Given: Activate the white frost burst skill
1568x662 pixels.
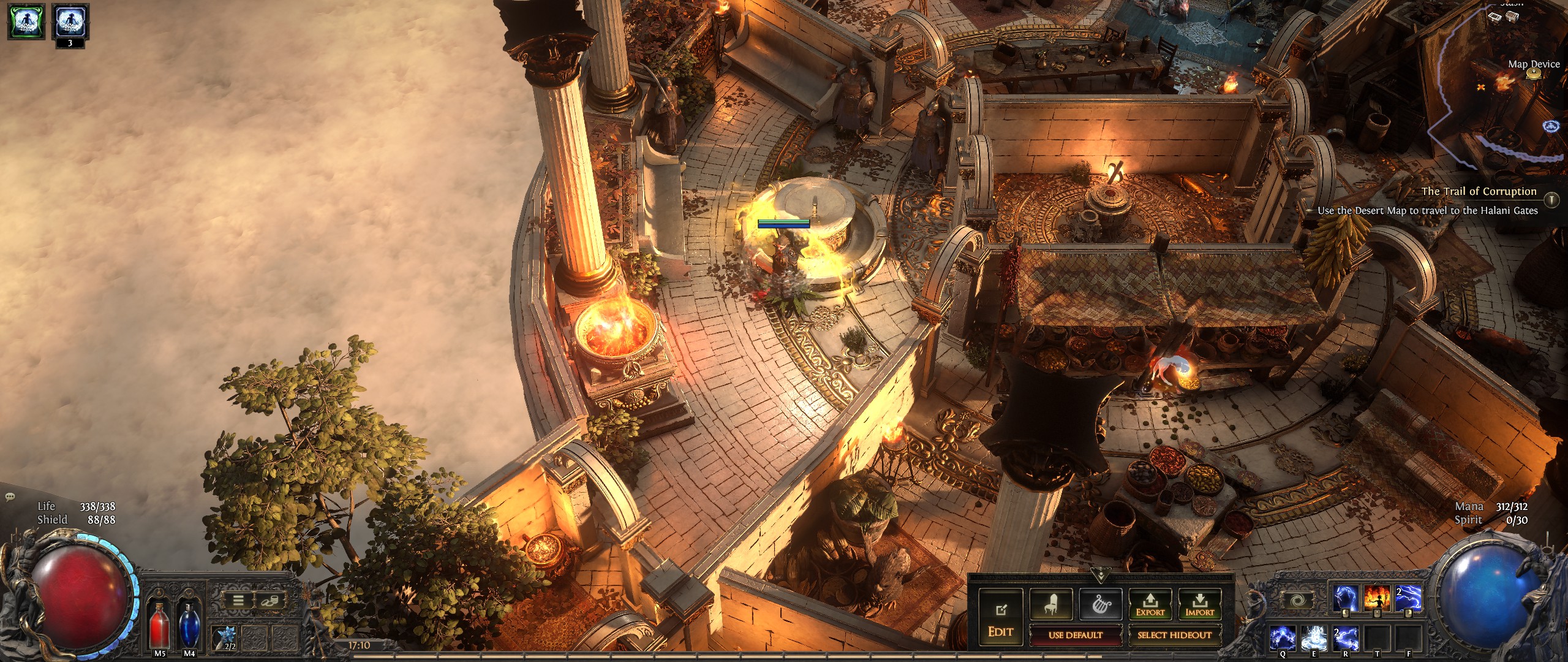Looking at the screenshot, I should pos(1316,638).
